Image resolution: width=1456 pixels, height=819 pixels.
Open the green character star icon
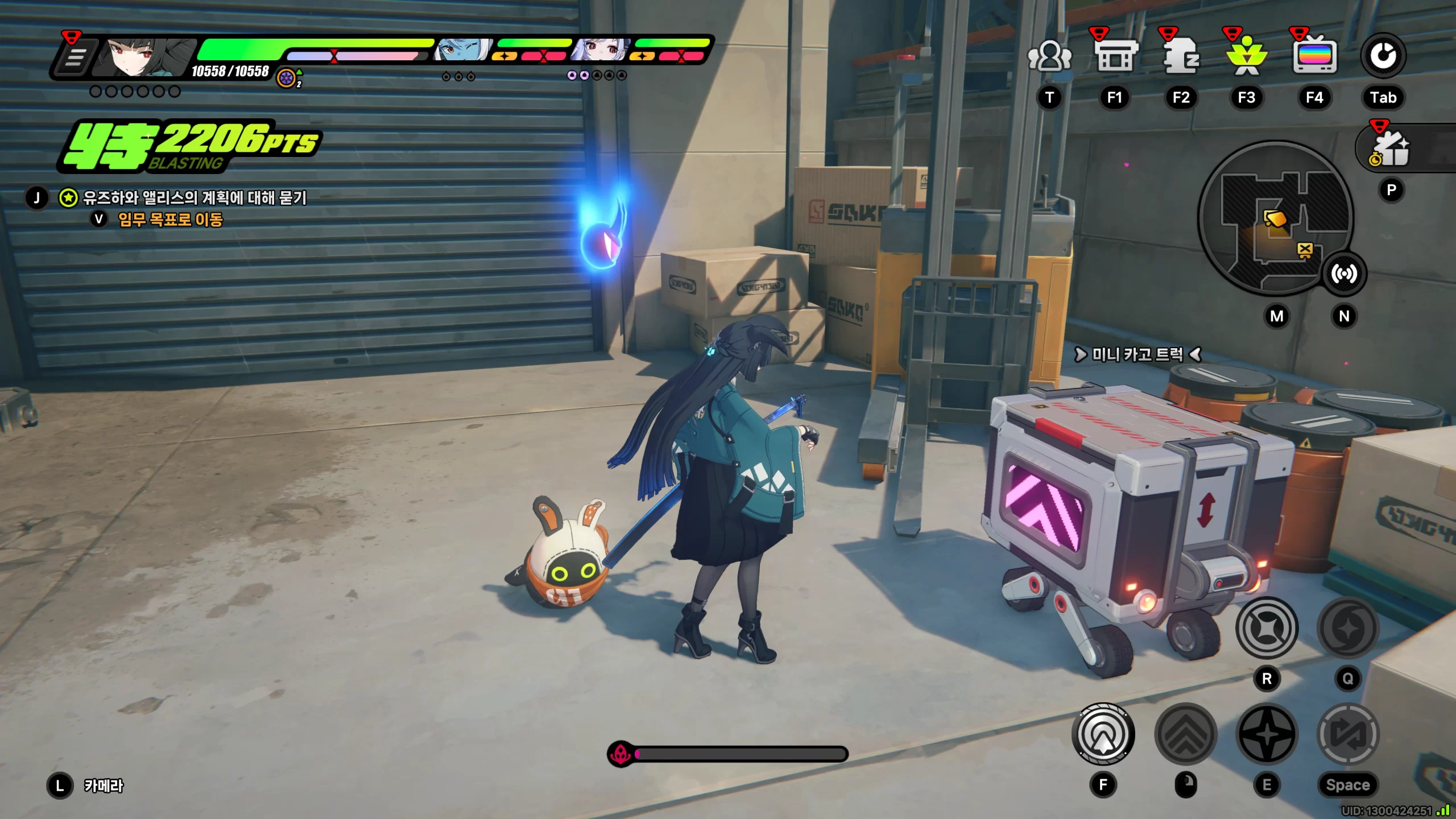pos(1247,56)
